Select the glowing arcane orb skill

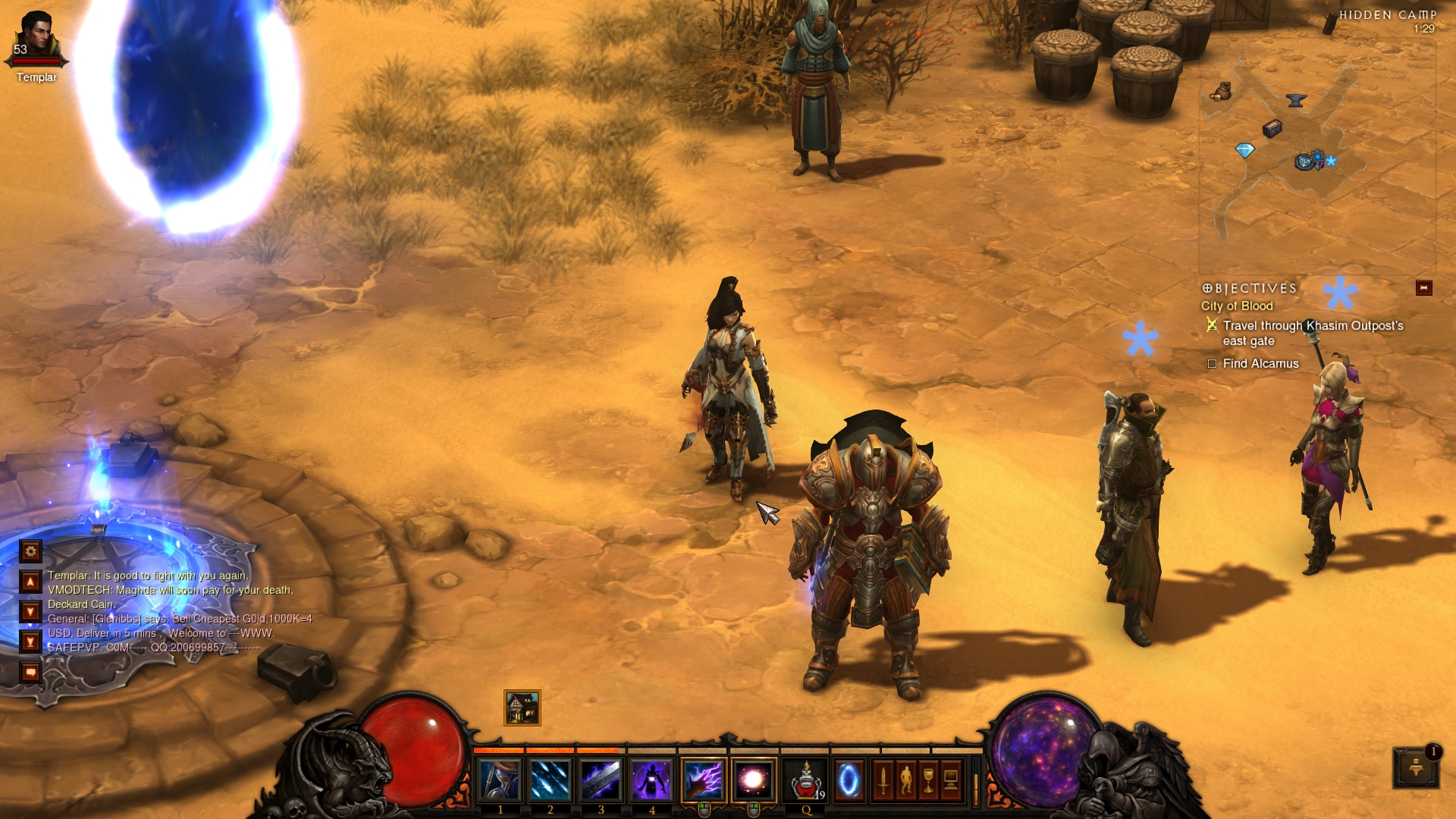[754, 780]
